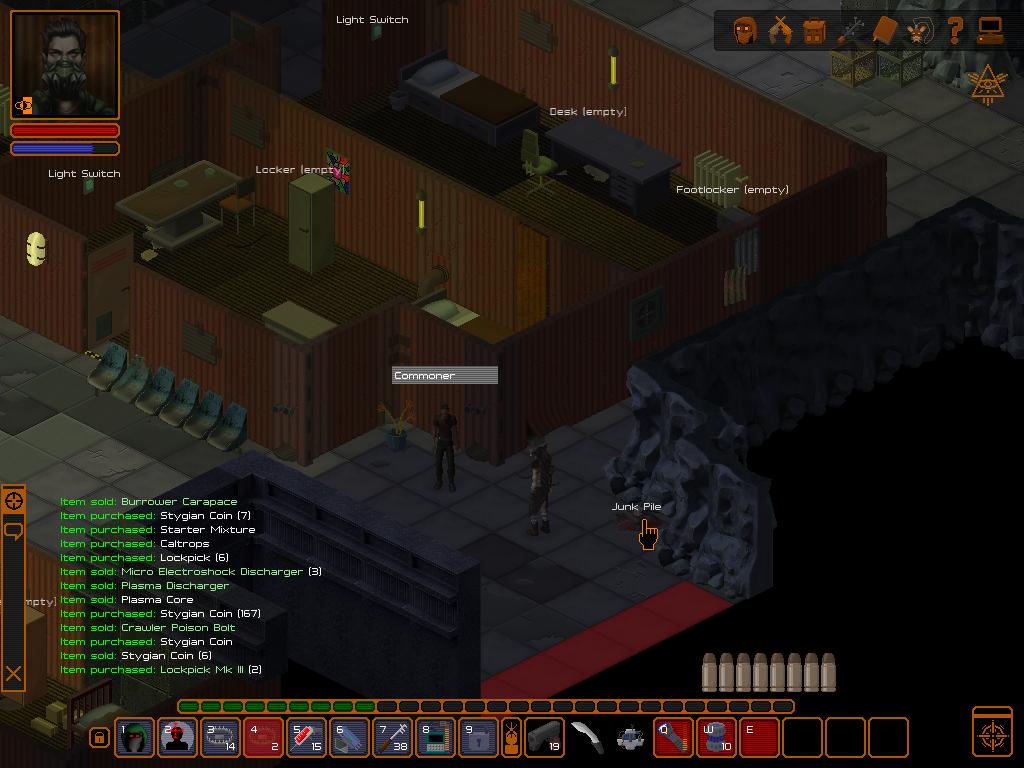The image size is (1024, 768).
Task: Open the computer system menu icon
Action: coord(990,30)
